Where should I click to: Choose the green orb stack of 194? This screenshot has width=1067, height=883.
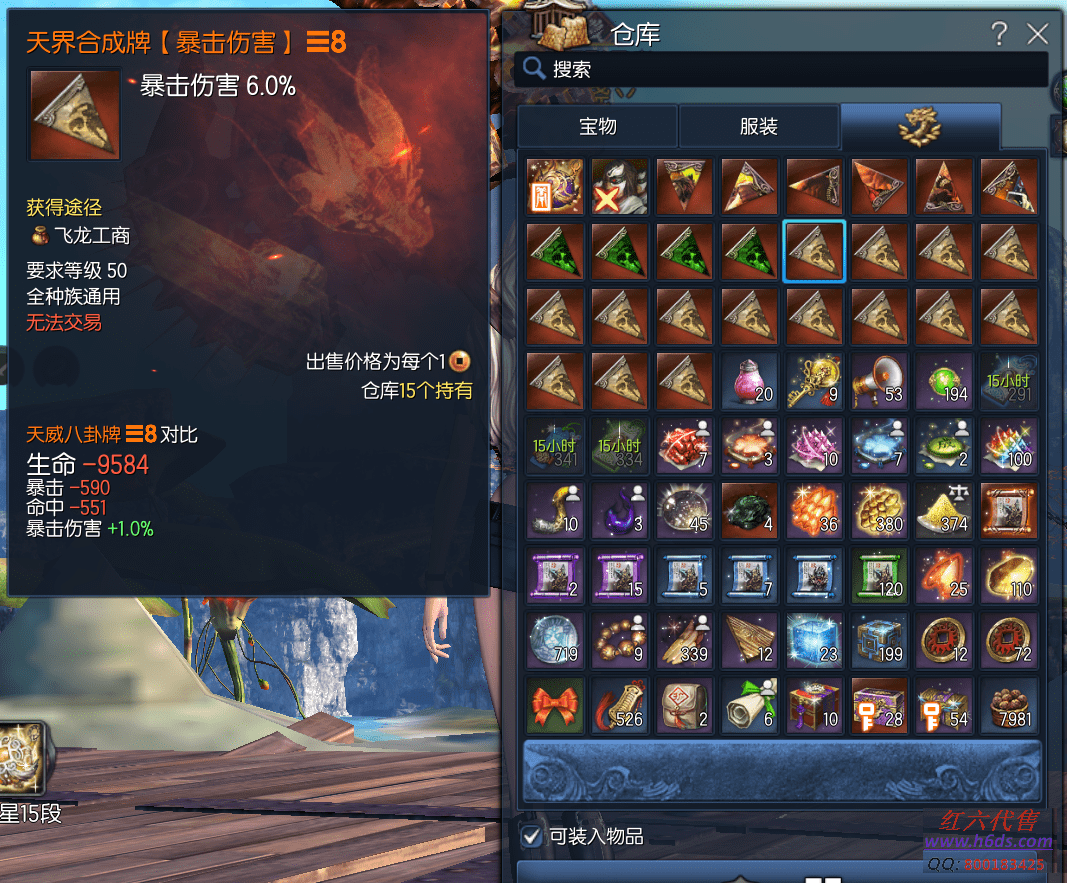(944, 381)
